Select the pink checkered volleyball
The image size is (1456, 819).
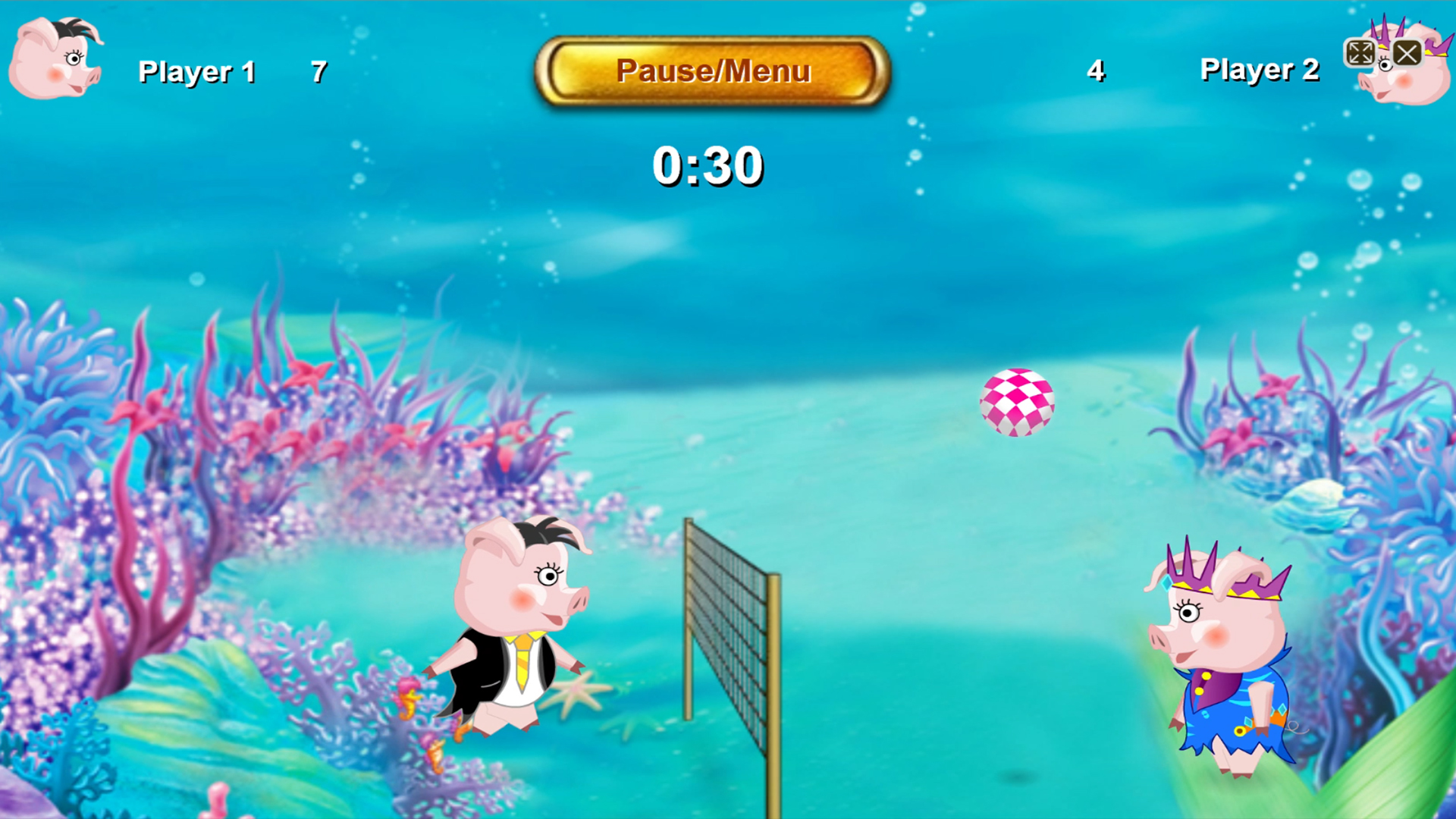coord(1016,402)
